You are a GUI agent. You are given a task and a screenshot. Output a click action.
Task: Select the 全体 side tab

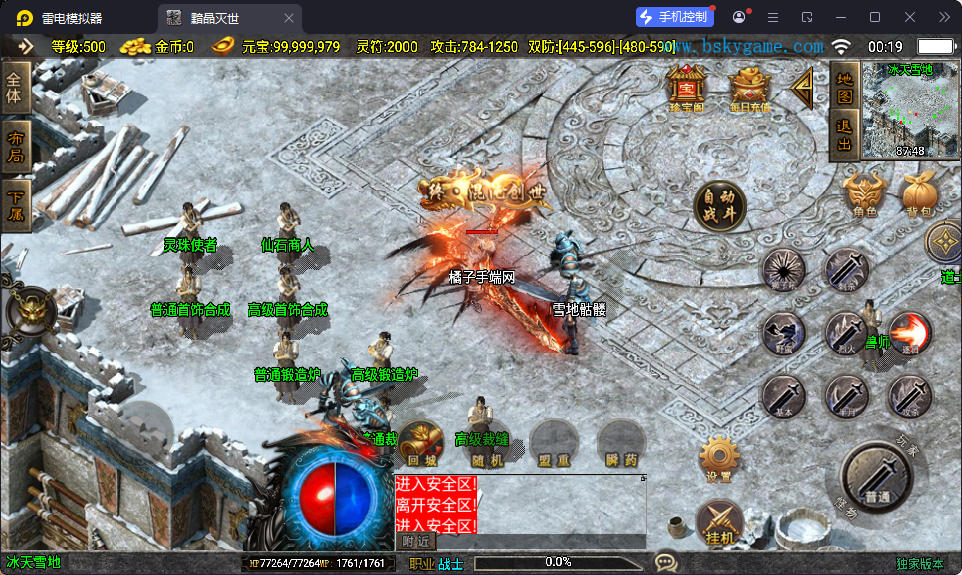(14, 87)
